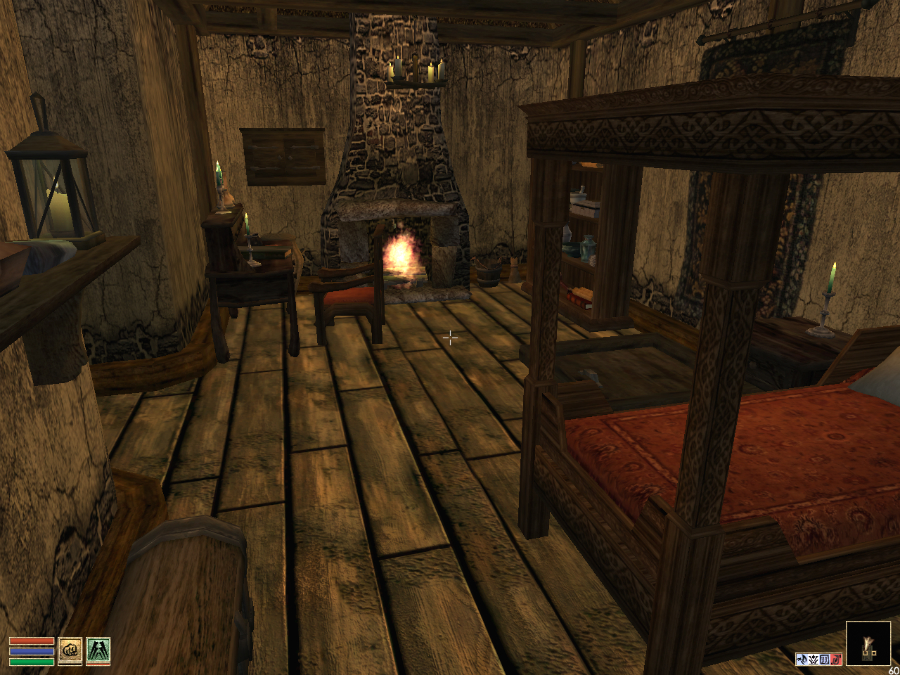Select the green active spell icon
The height and width of the screenshot is (675, 900).
coord(98,651)
